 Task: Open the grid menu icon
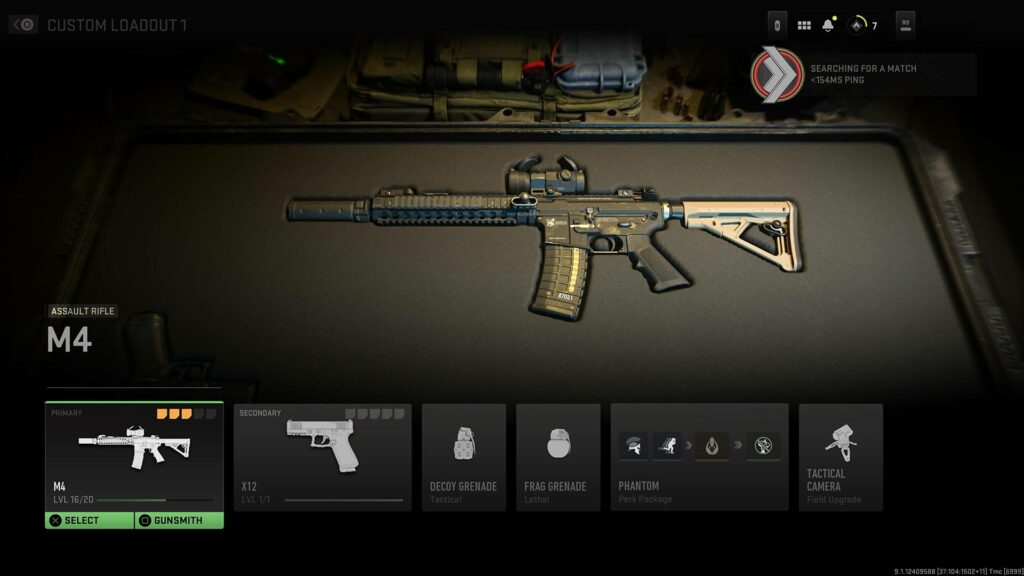click(804, 25)
